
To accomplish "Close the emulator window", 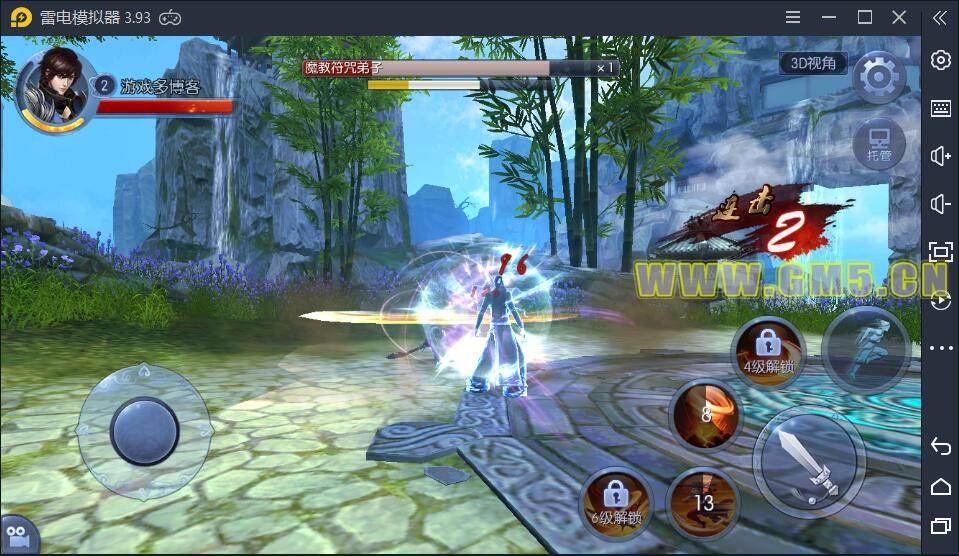I will coord(900,17).
